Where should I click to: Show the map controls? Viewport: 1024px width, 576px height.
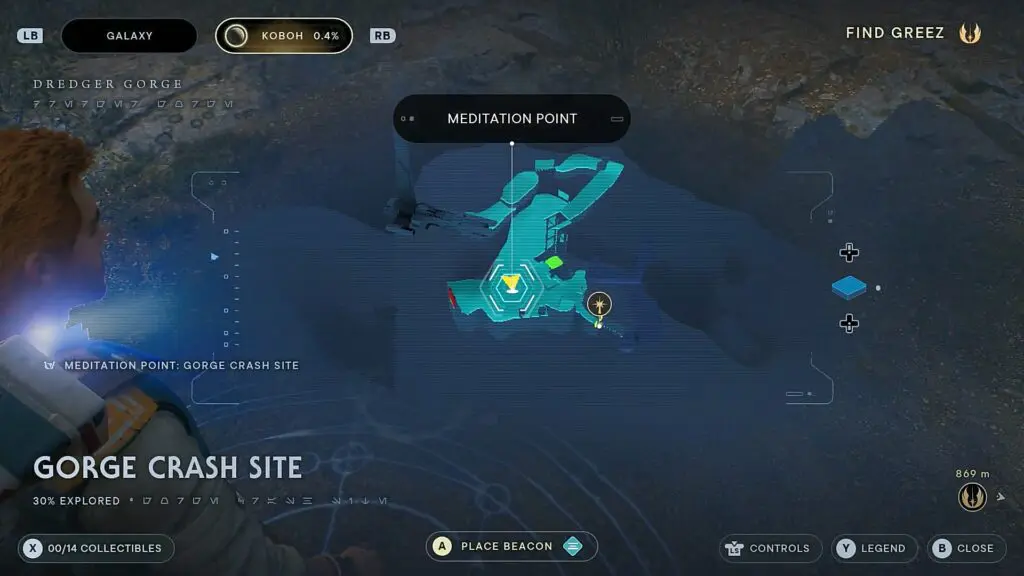770,548
